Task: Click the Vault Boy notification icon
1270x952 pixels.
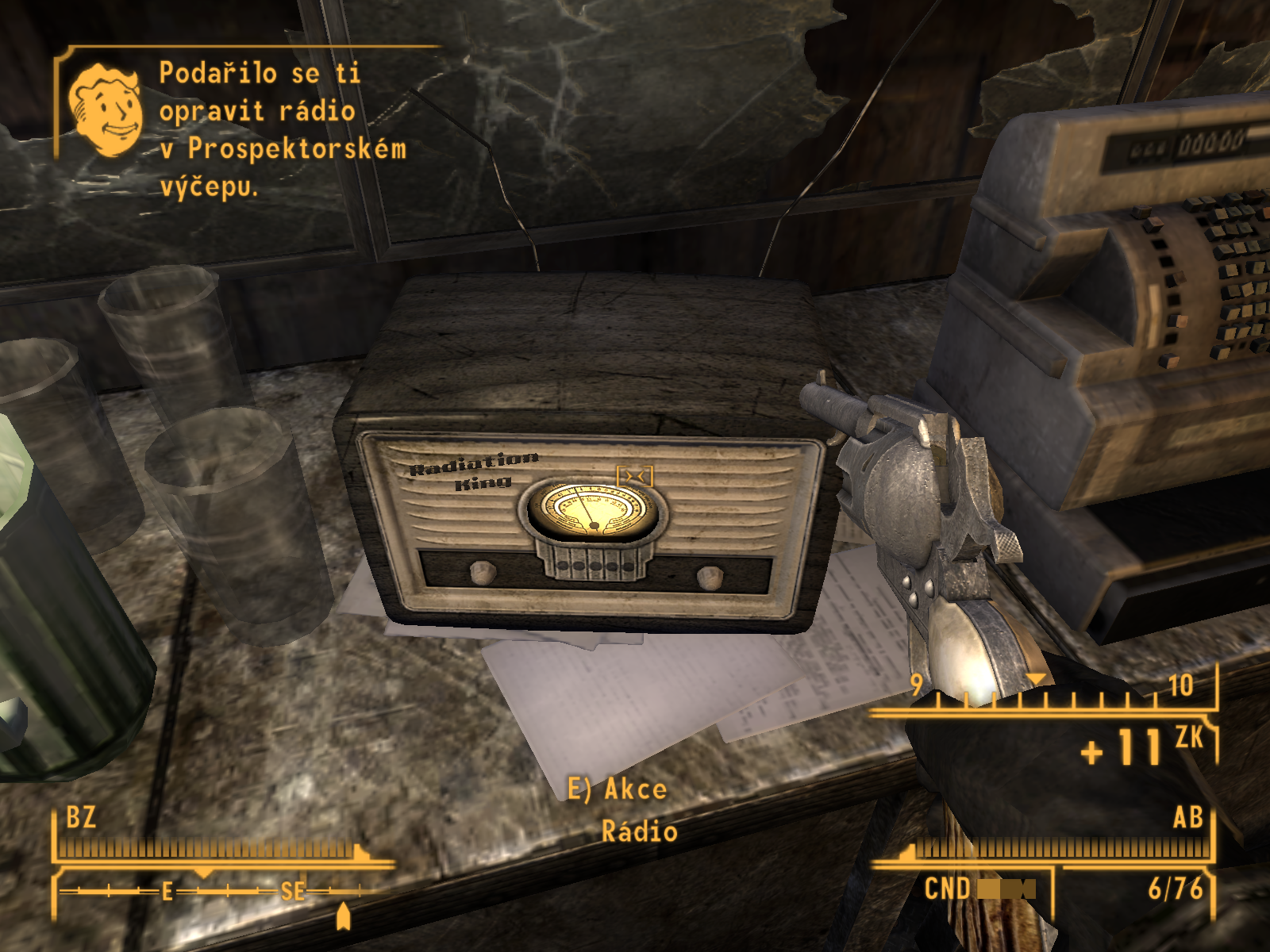Action: point(106,109)
